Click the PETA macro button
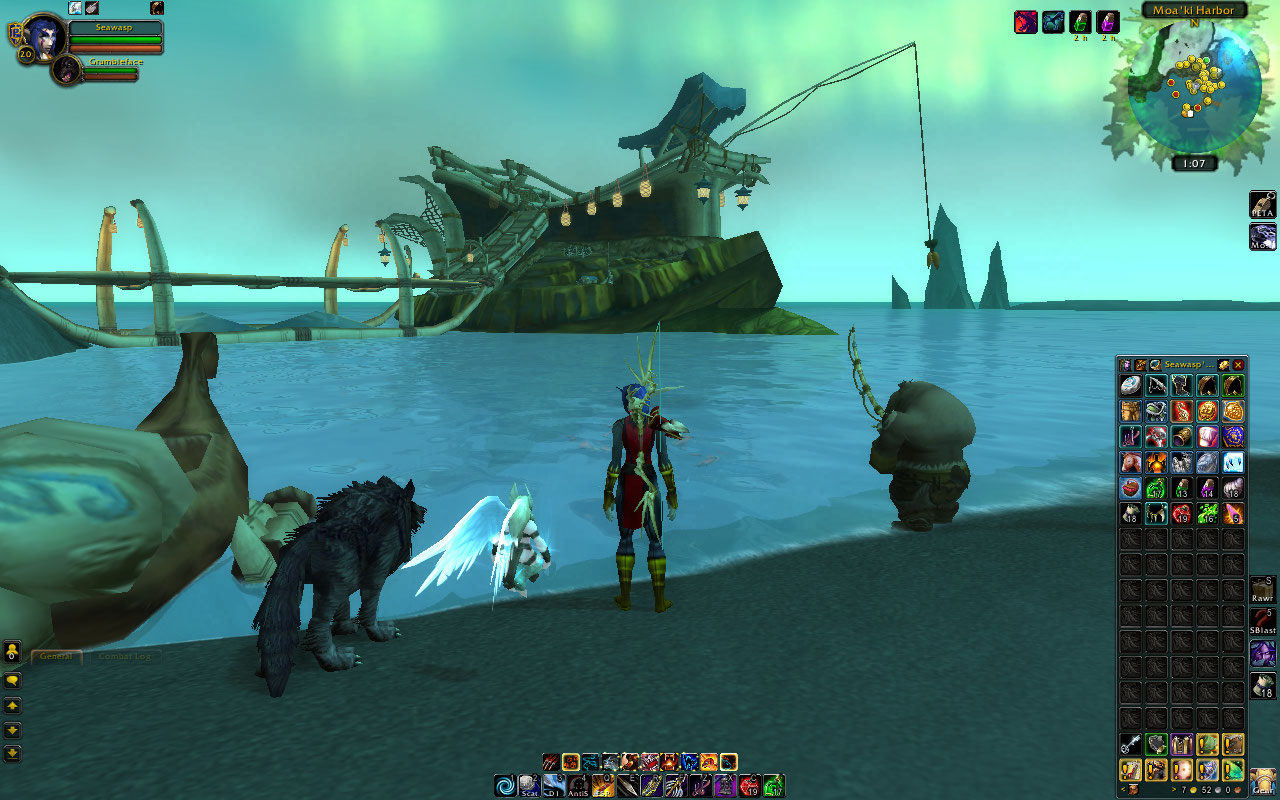The width and height of the screenshot is (1280, 800). point(1262,205)
